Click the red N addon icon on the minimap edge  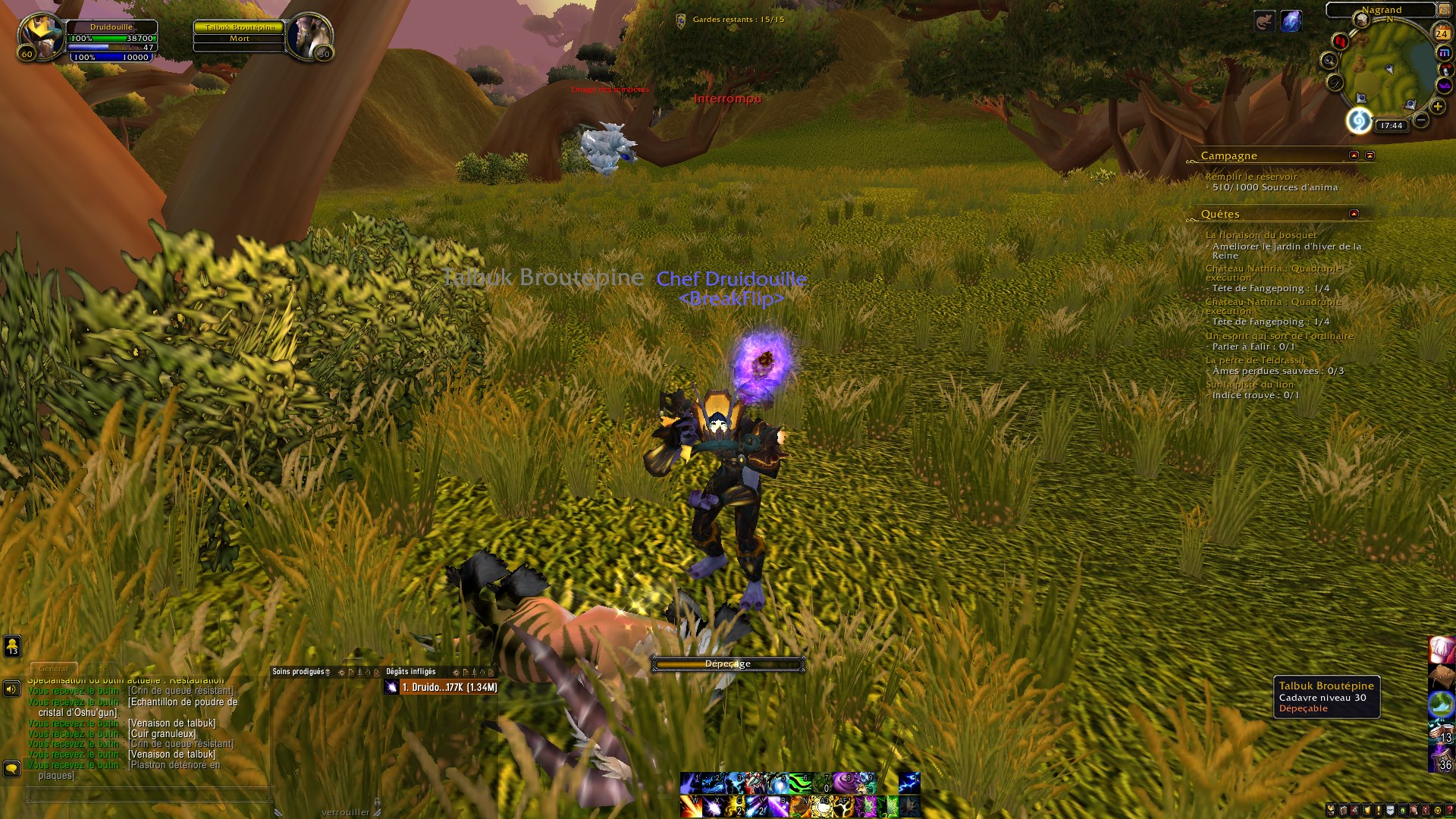1341,41
